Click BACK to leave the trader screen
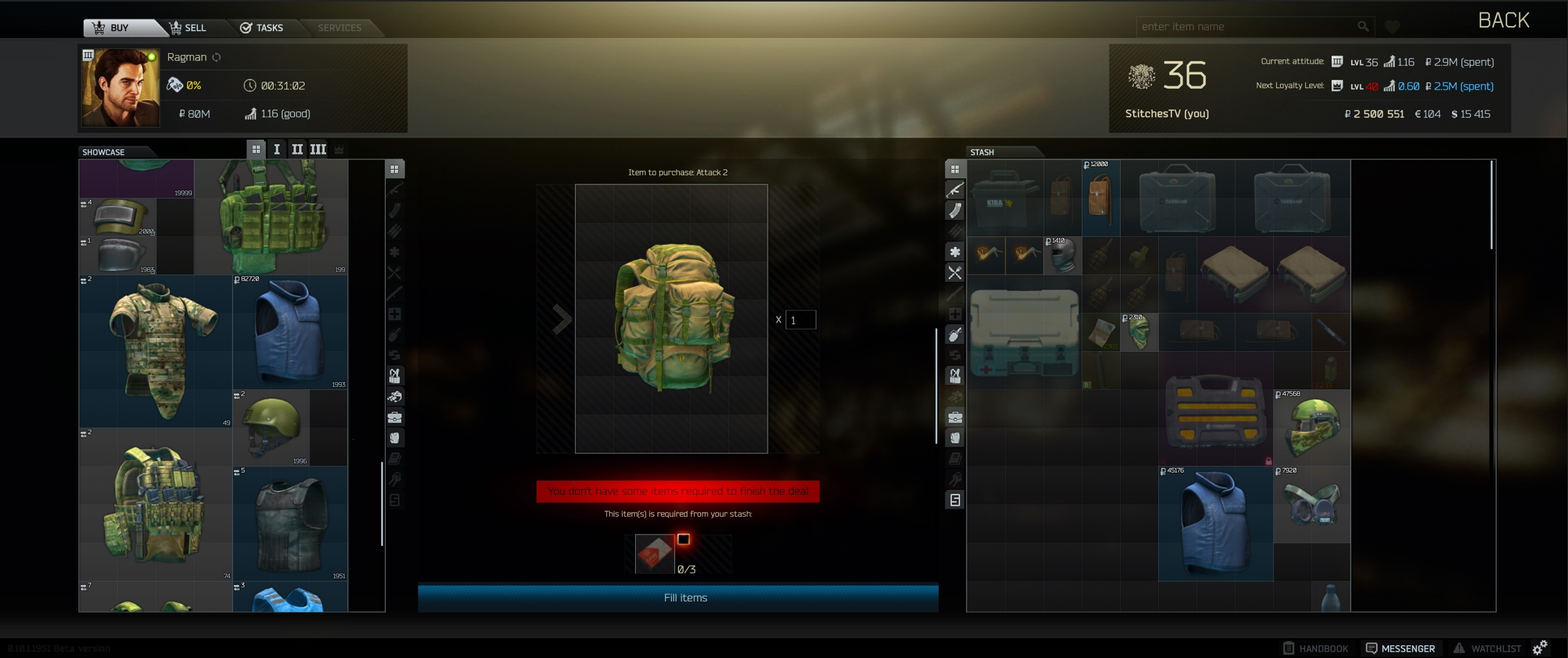 click(x=1503, y=19)
